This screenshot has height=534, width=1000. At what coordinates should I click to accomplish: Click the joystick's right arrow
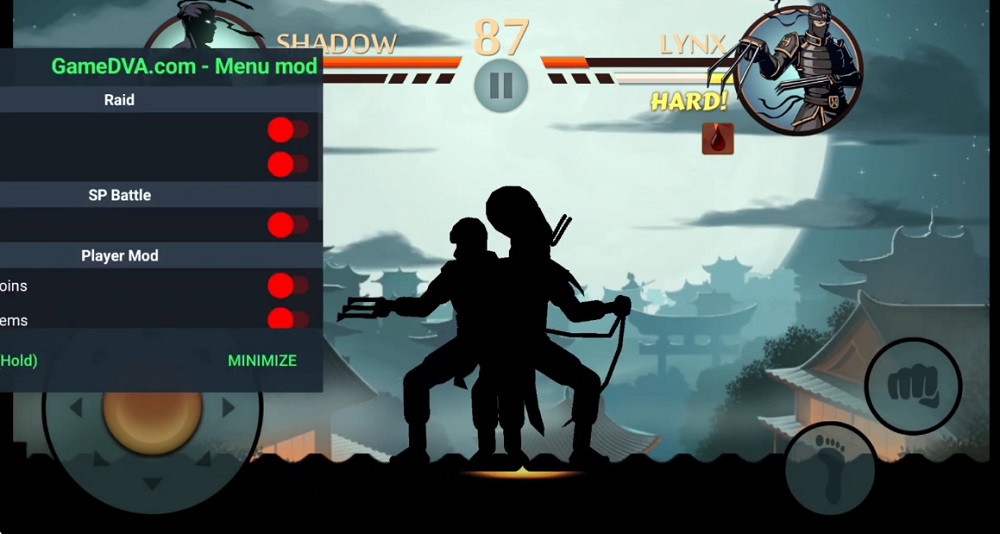[x=229, y=408]
